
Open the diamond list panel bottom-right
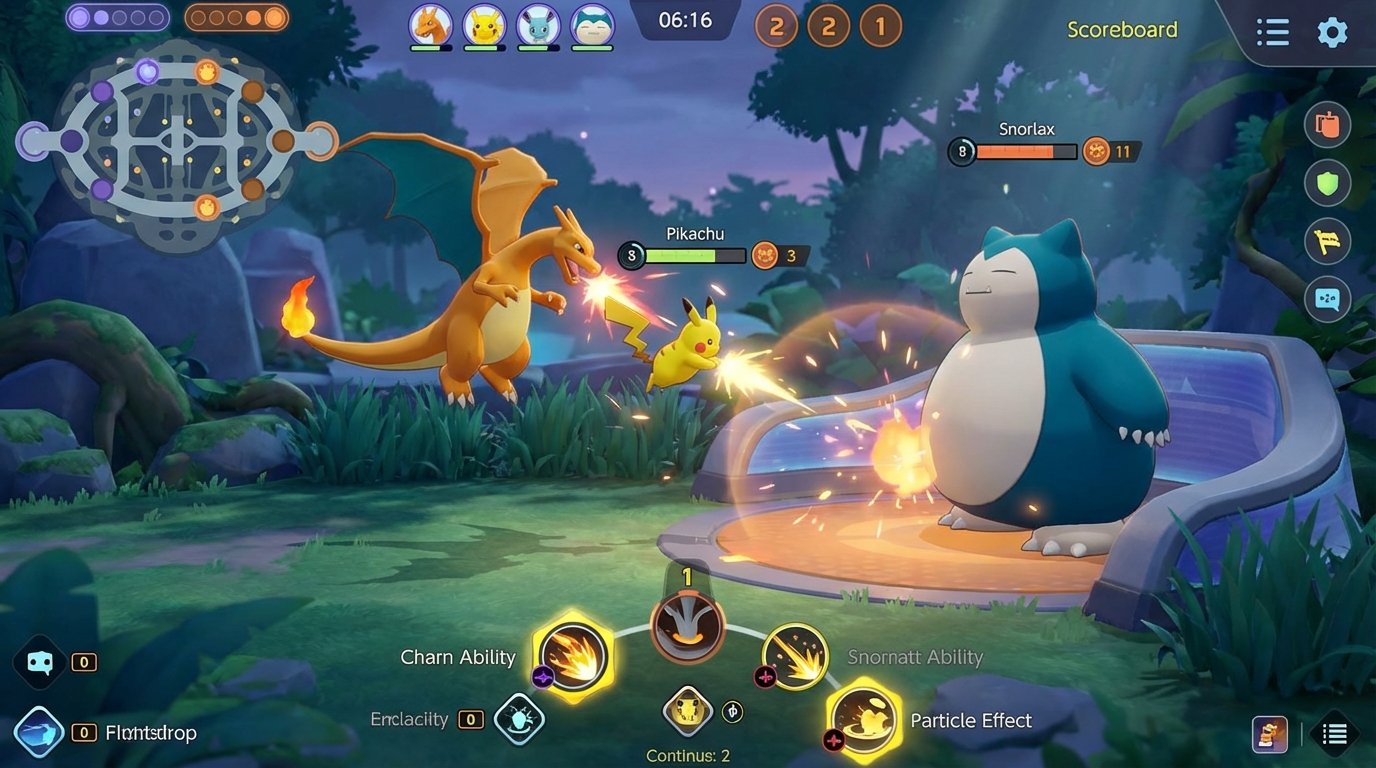click(x=1337, y=733)
